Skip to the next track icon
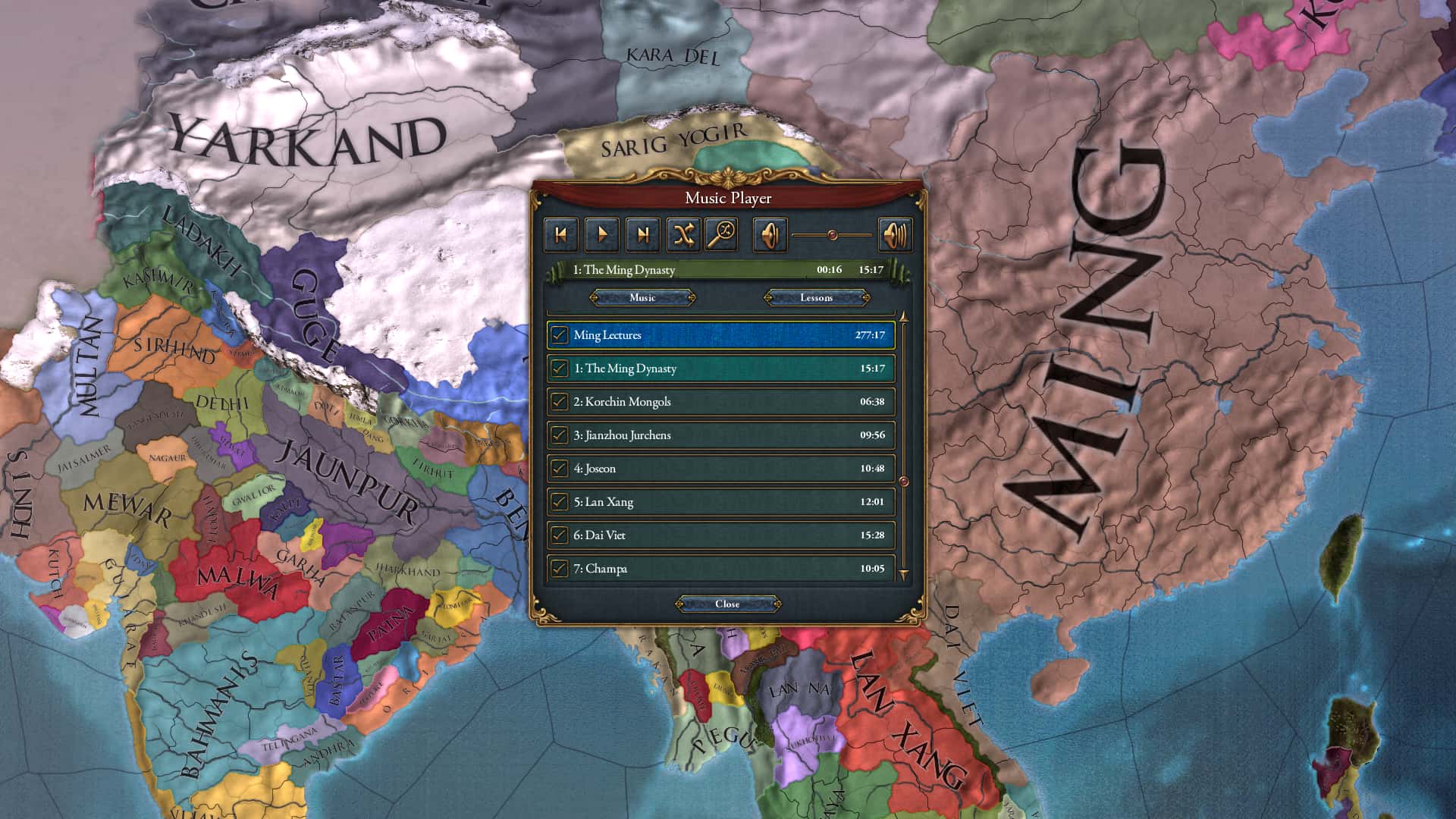 point(642,234)
